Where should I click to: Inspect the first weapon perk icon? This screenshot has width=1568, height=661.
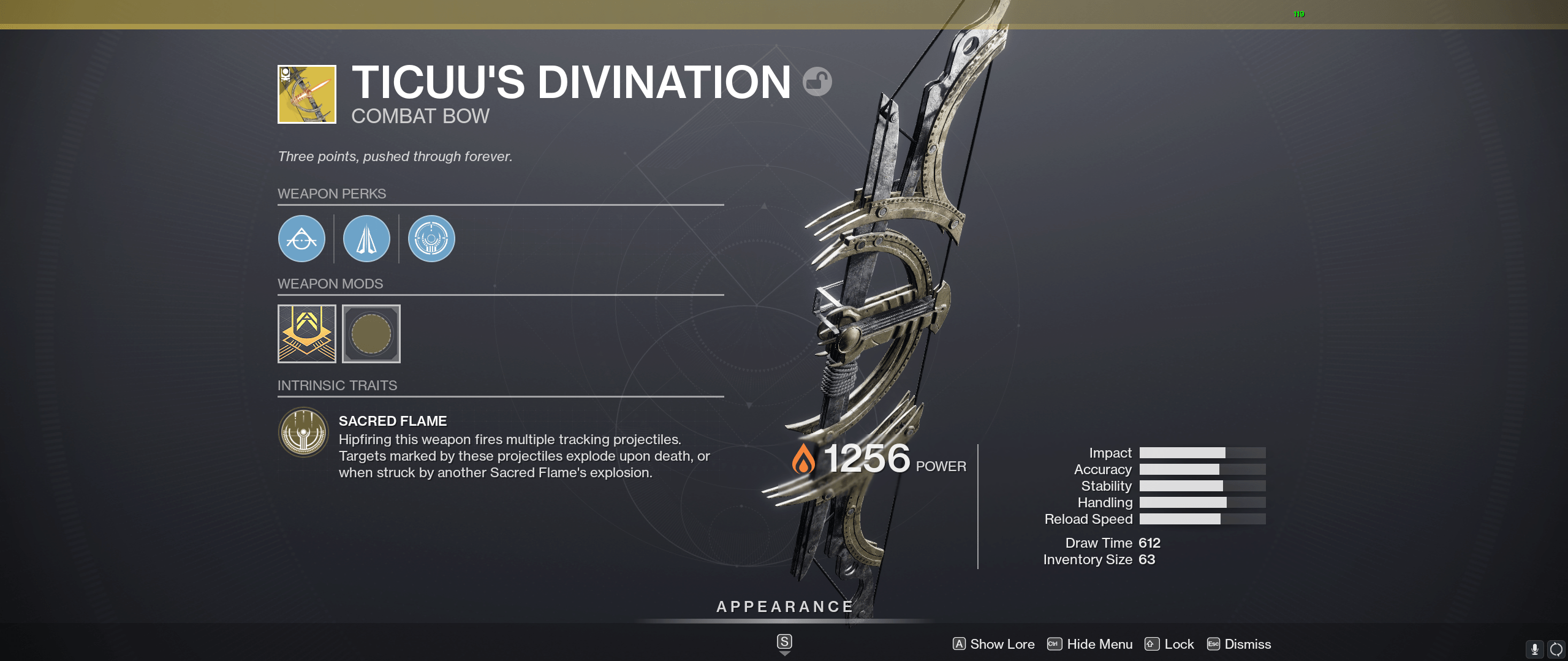coord(301,239)
